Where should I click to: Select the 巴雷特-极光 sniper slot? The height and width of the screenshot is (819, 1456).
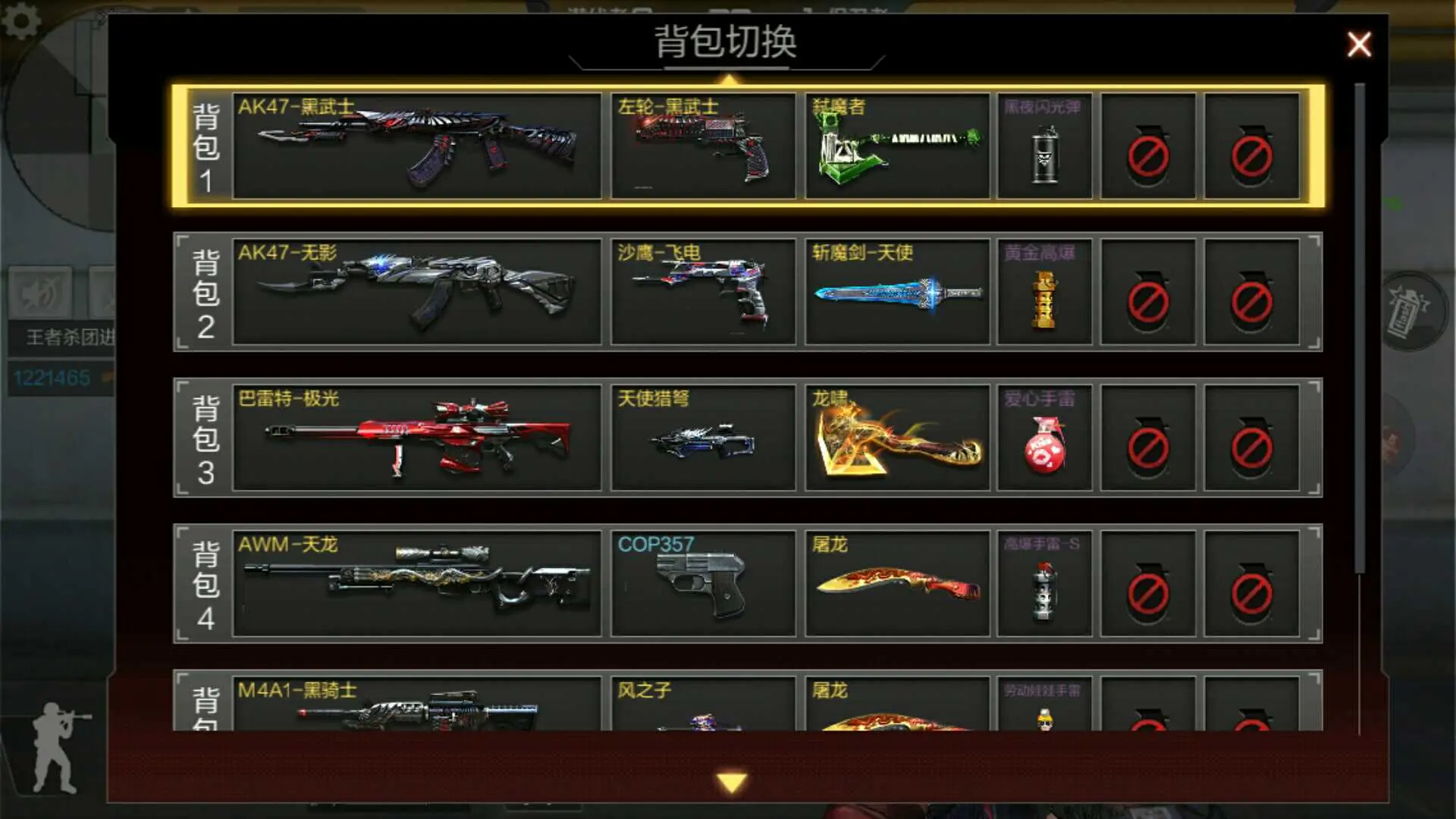coord(417,438)
